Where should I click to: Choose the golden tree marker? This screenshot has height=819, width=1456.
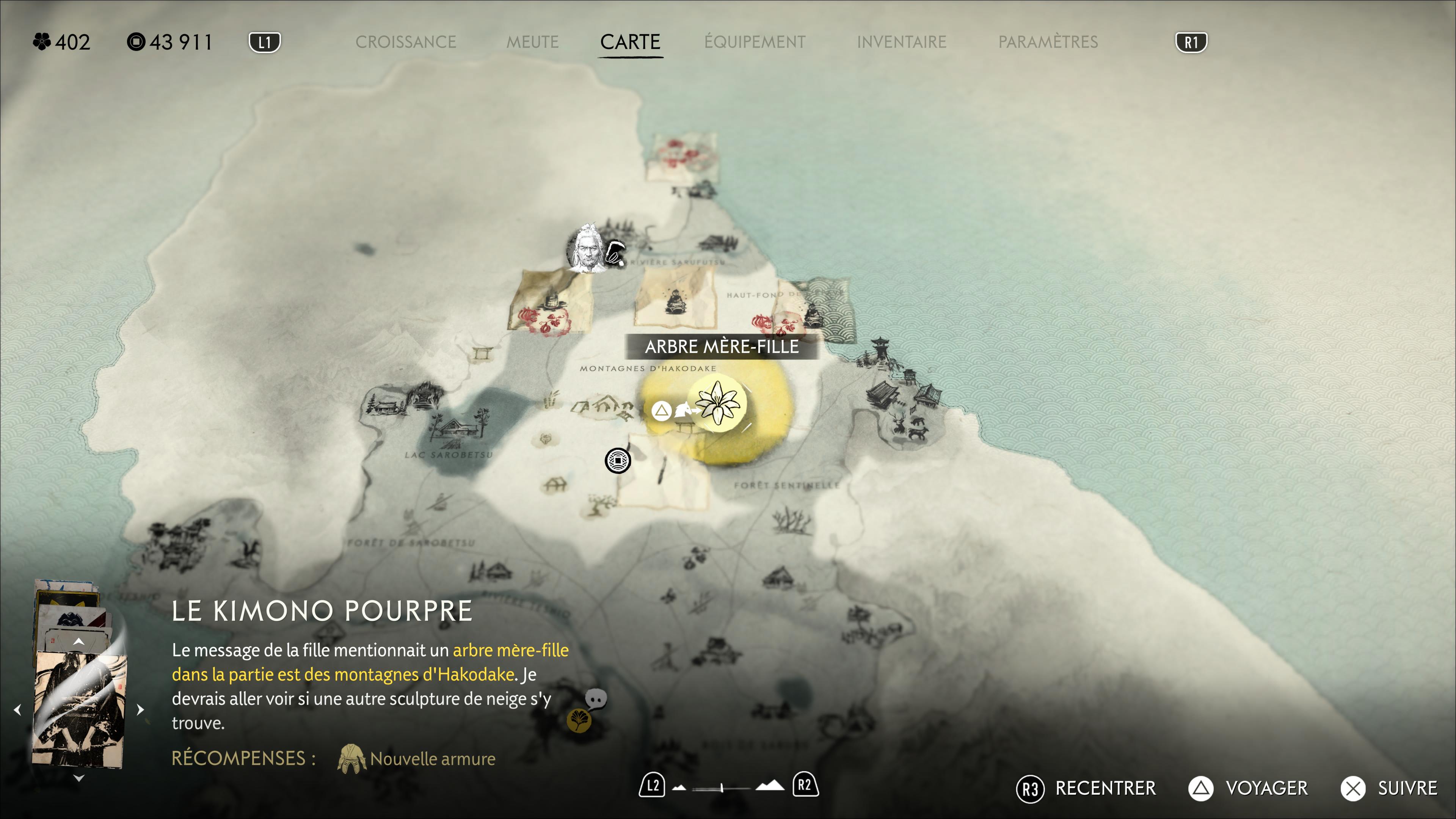click(x=579, y=721)
